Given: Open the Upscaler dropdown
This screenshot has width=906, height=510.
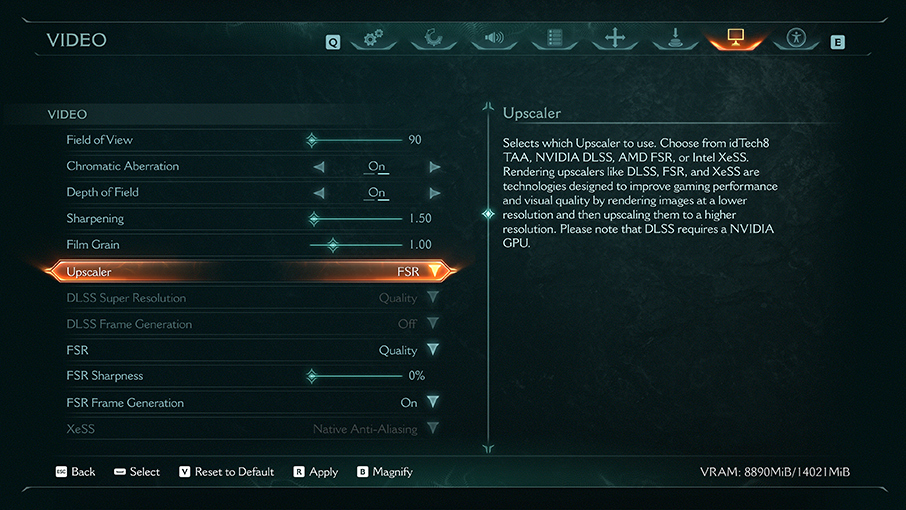Looking at the screenshot, I should tap(434, 271).
